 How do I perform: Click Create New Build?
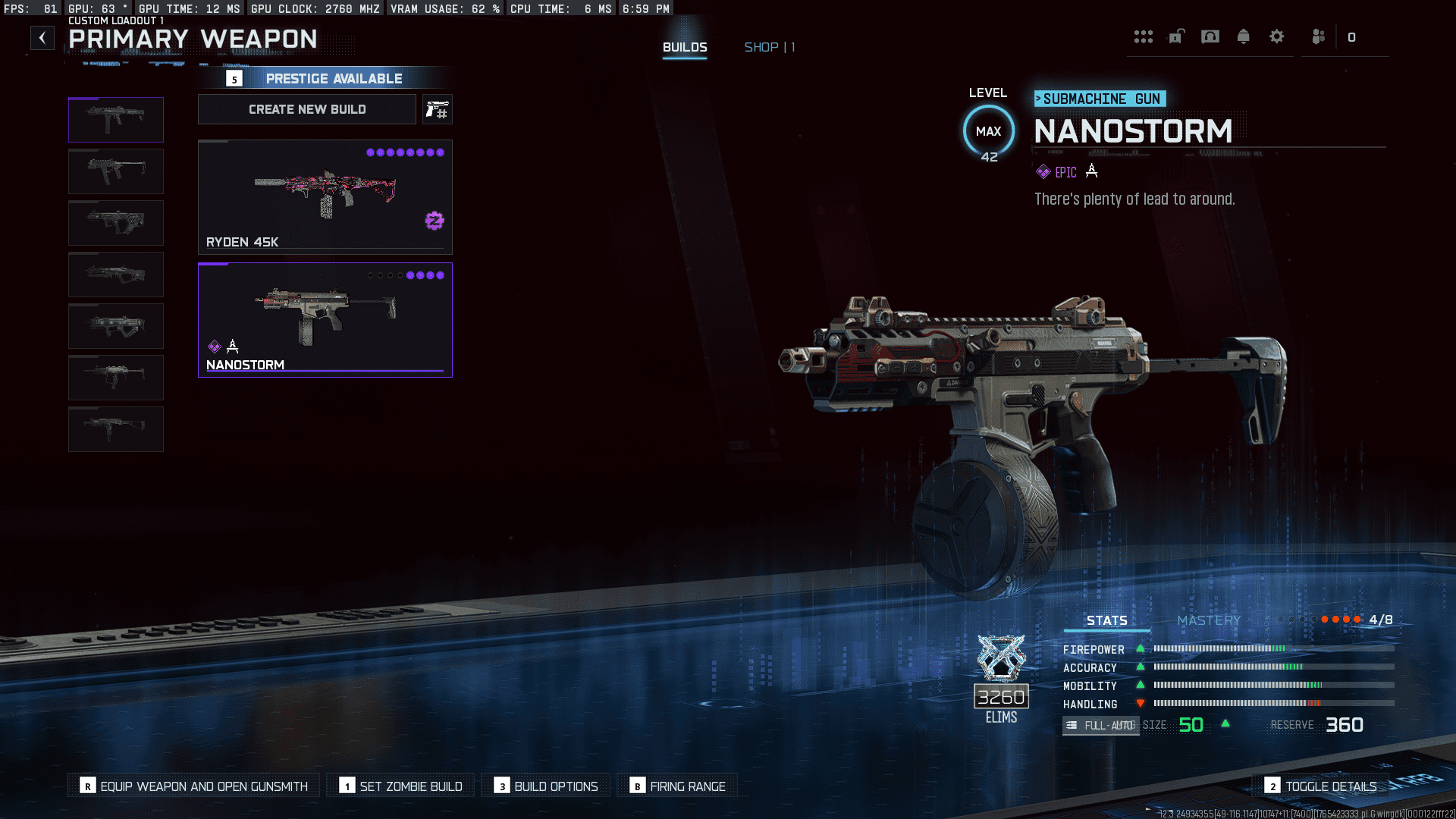(x=307, y=109)
